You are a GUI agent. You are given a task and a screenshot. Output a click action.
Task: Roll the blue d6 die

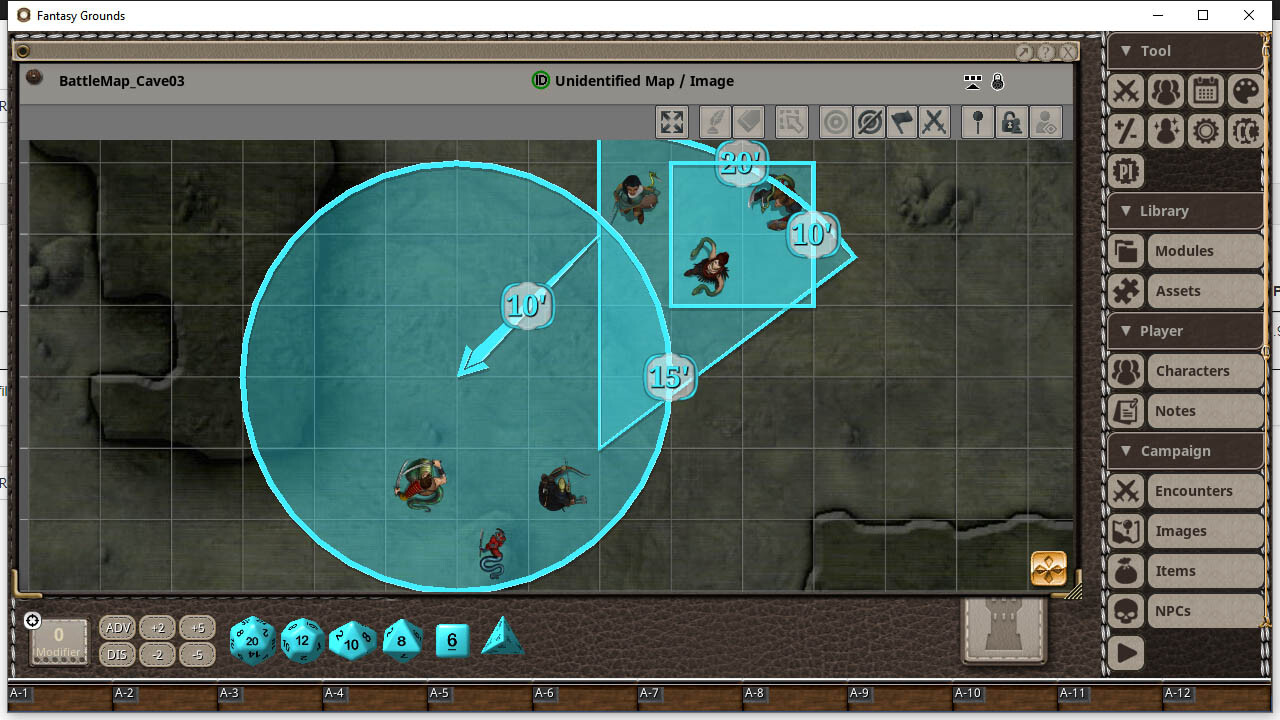coord(451,640)
